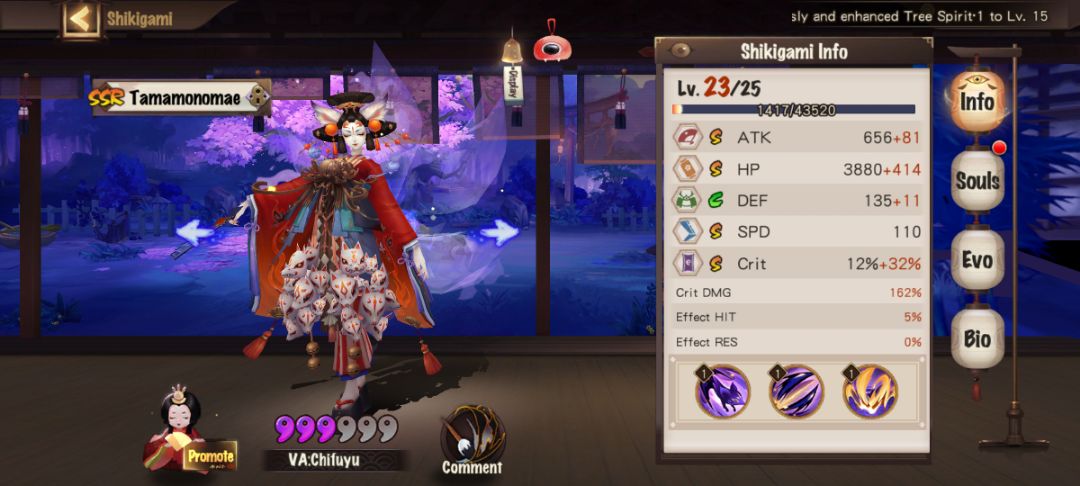Select the middle claw-slash skill icon
The image size is (1080, 486).
point(796,390)
